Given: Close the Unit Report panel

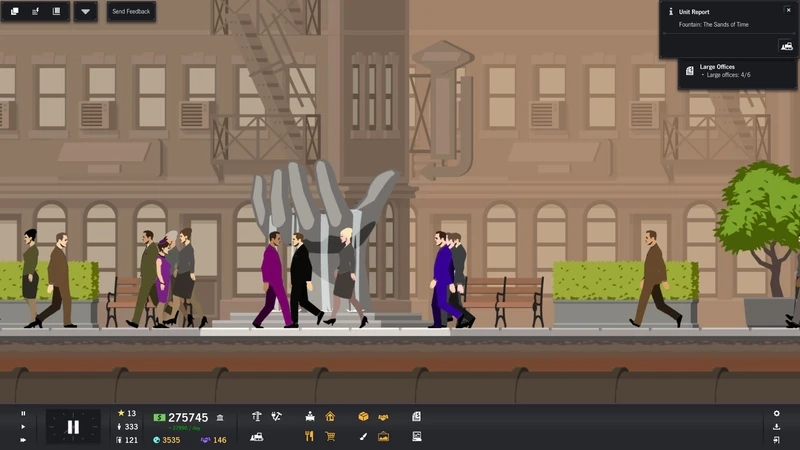Looking at the screenshot, I should click(x=788, y=10).
